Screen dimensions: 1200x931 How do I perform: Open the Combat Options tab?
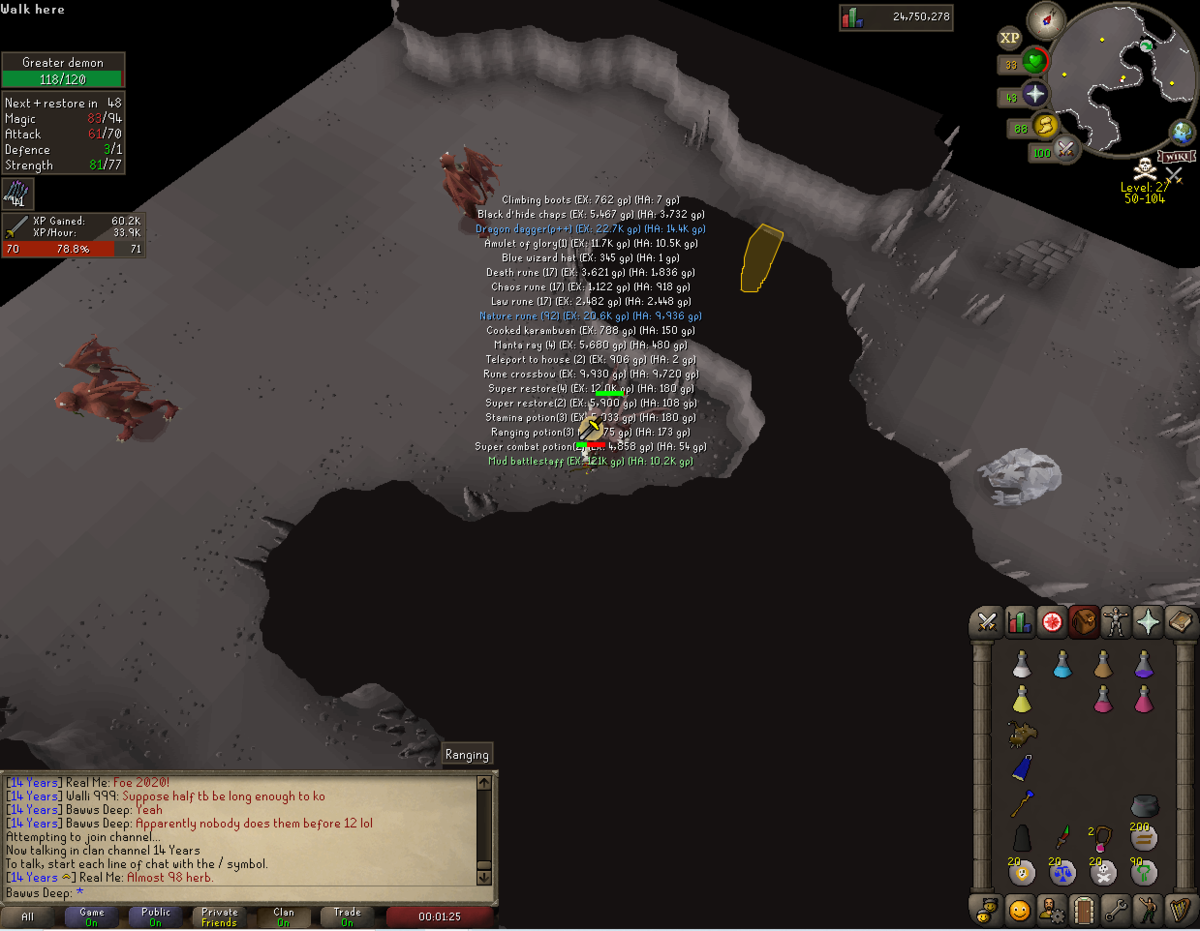coord(988,622)
